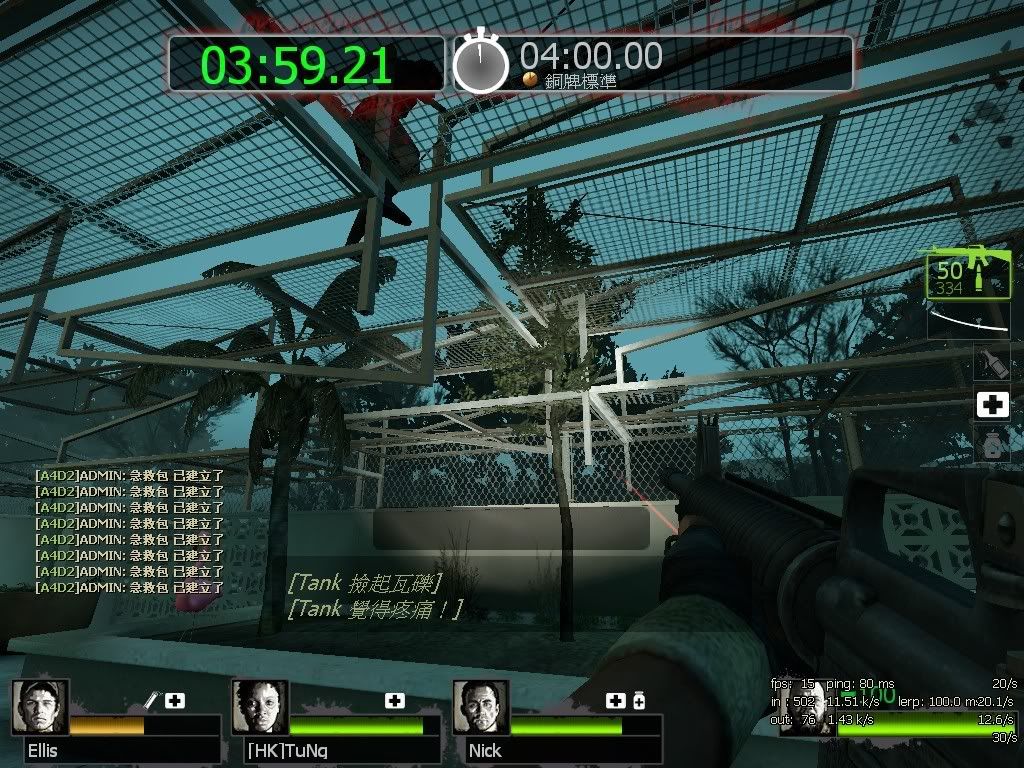Viewport: 1024px width, 768px height.
Task: Equip the molotov bottle slot
Action: coord(991,363)
